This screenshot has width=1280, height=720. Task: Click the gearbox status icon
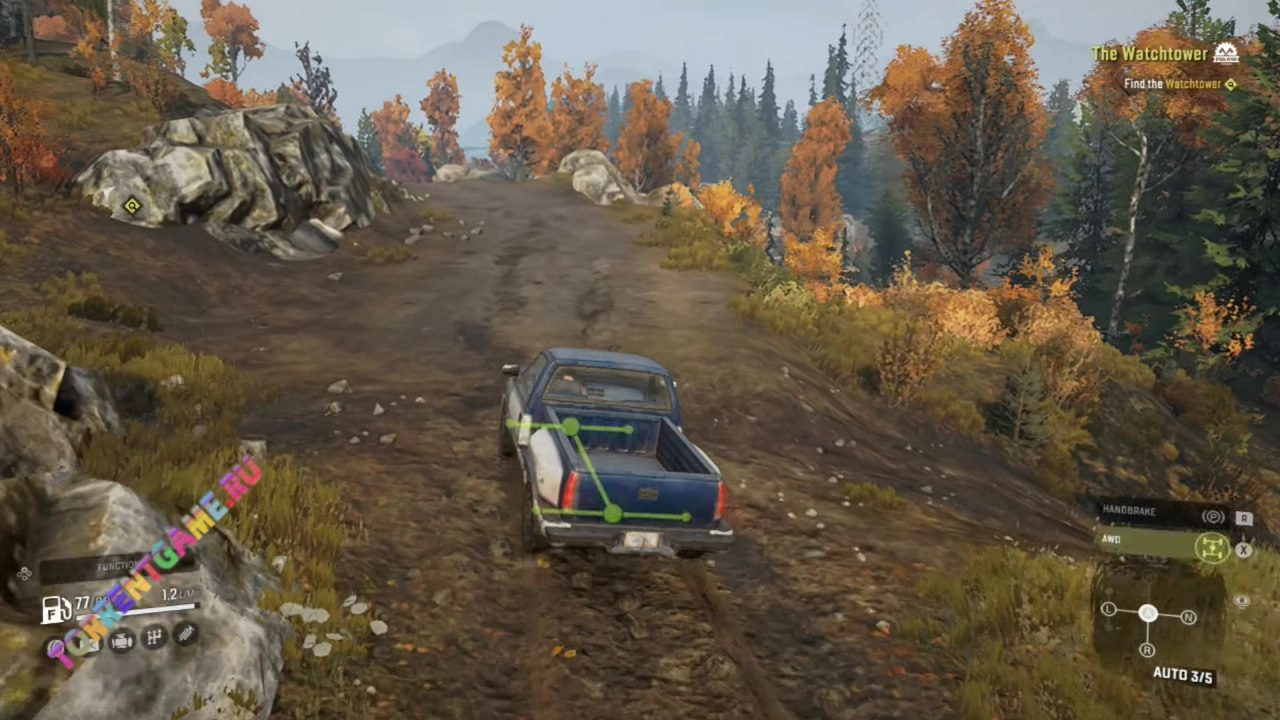click(x=154, y=637)
